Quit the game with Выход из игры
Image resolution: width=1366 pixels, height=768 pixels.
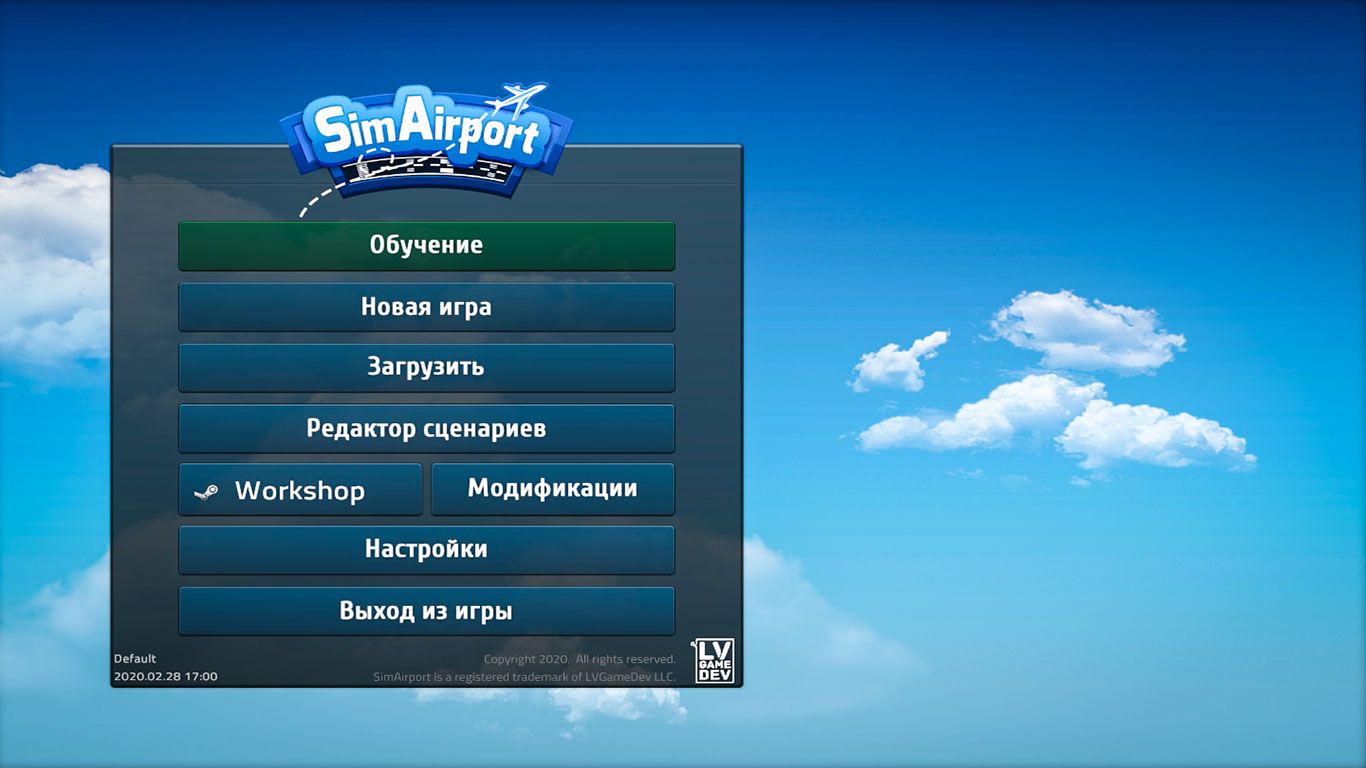[x=427, y=610]
